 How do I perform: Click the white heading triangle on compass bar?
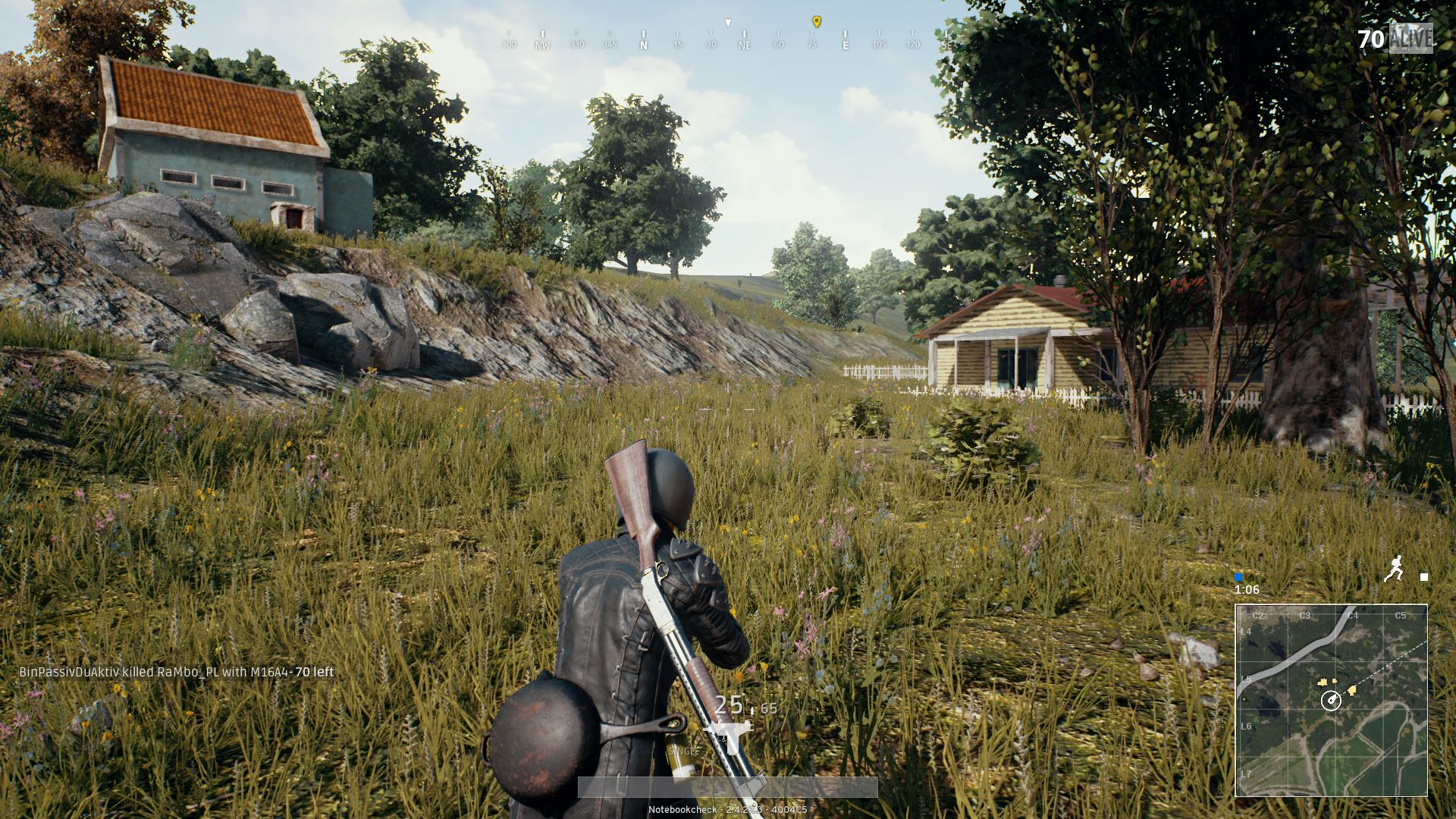point(728,23)
